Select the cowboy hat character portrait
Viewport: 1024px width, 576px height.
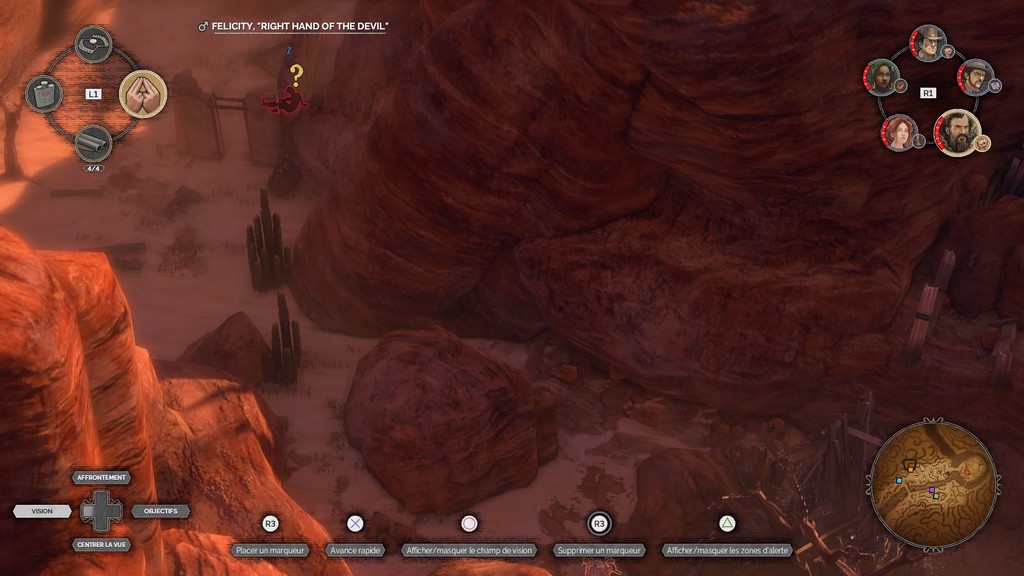coord(928,43)
